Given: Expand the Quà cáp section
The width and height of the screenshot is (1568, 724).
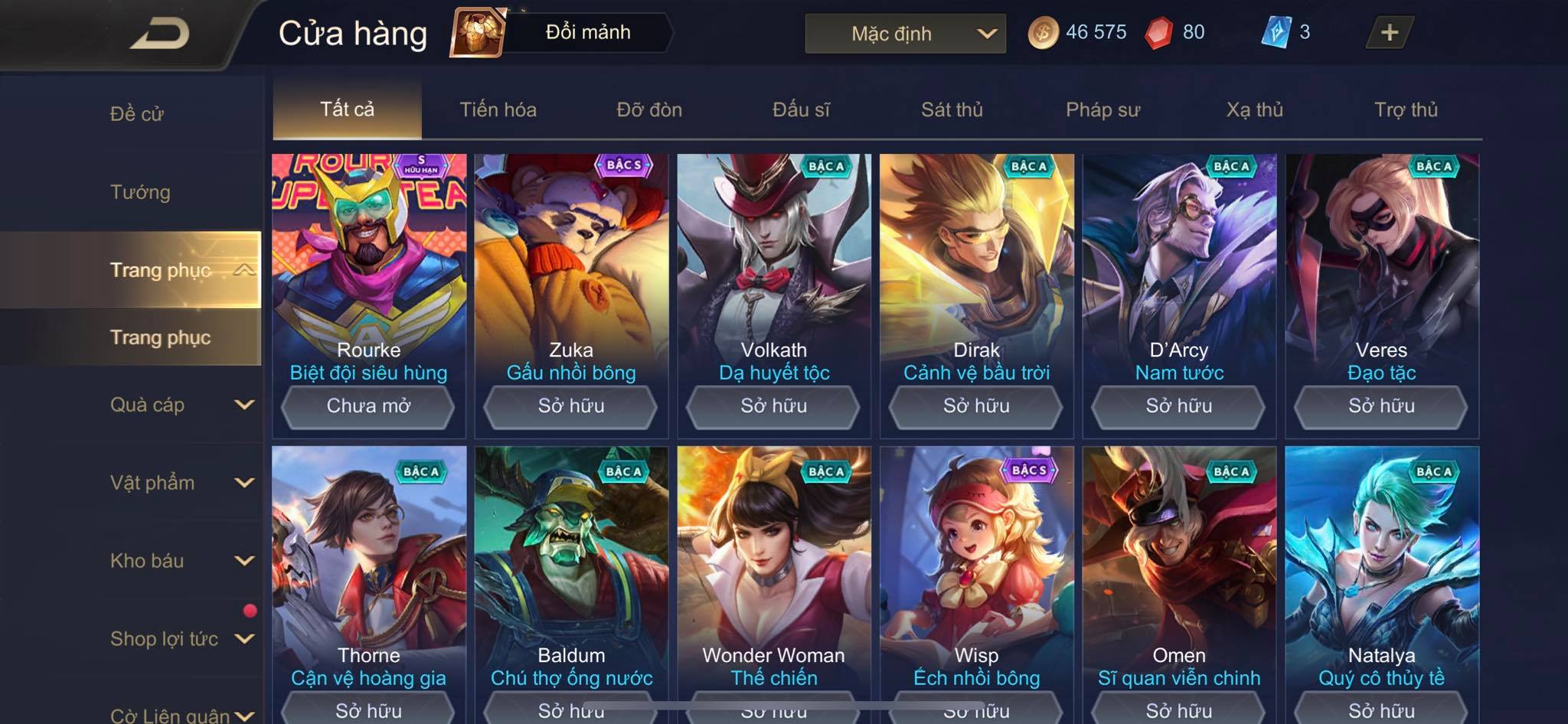Looking at the screenshot, I should [x=180, y=405].
